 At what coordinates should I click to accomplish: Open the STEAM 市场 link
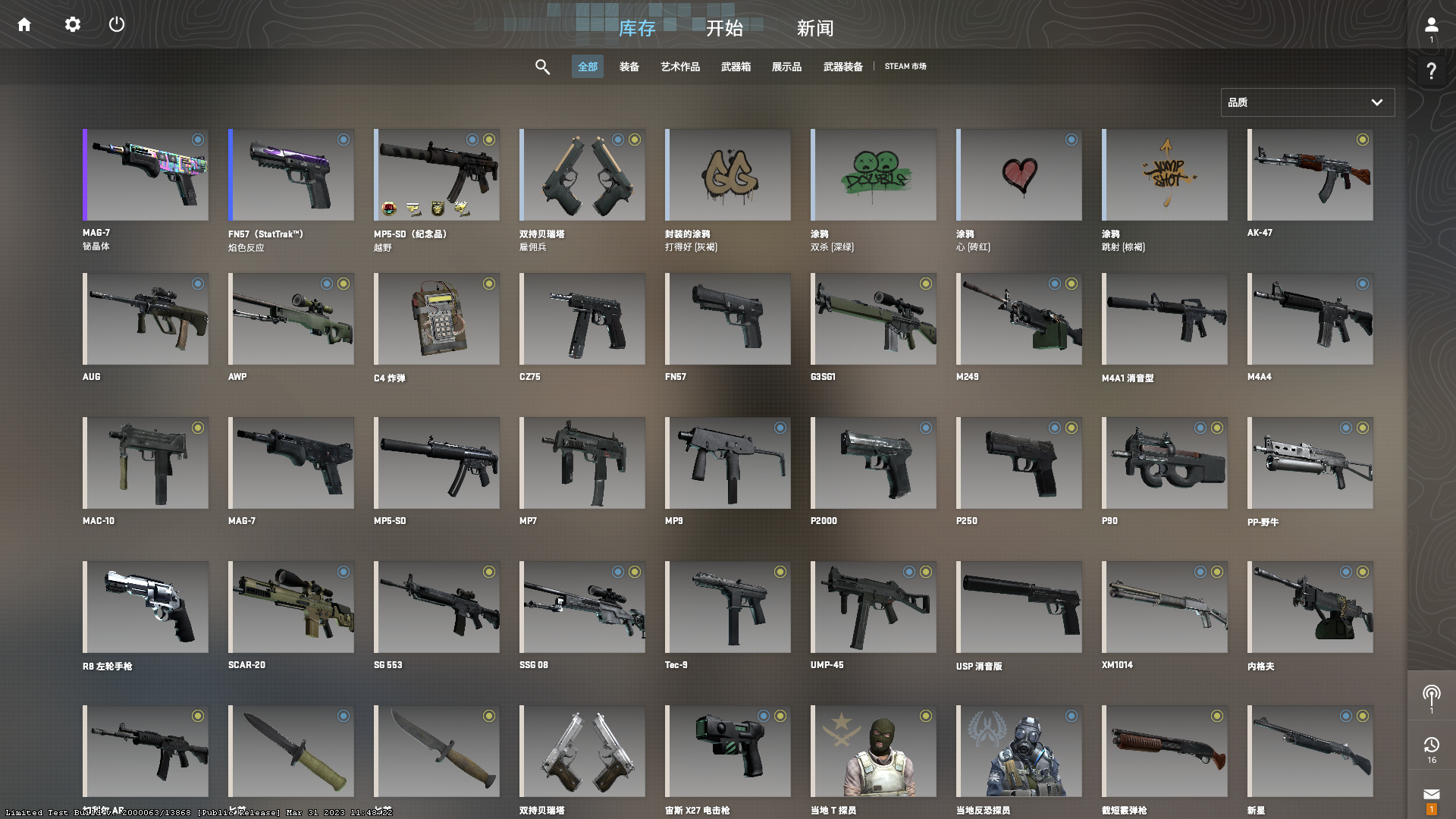[906, 67]
